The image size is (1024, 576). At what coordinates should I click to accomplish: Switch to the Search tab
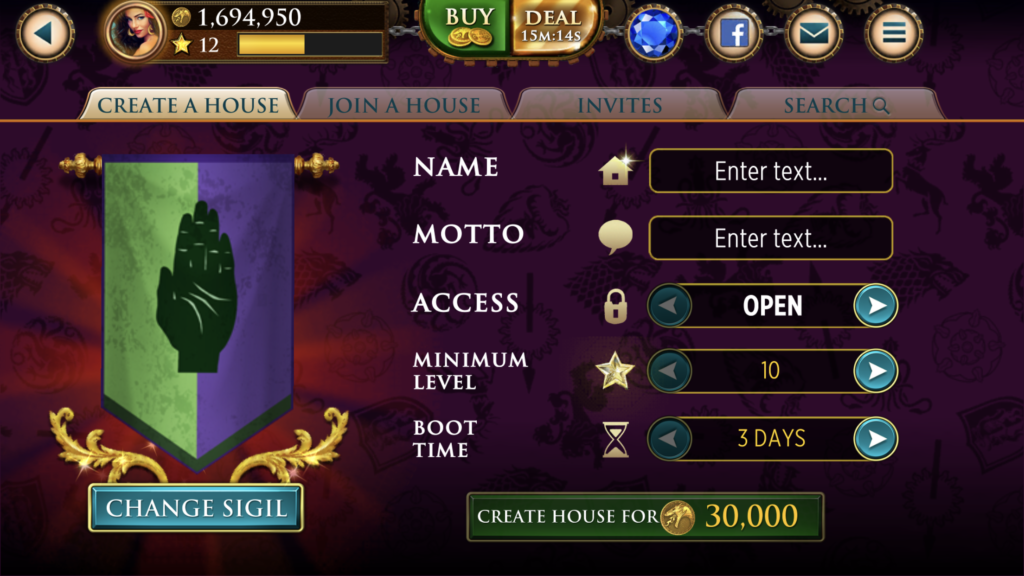pos(836,105)
